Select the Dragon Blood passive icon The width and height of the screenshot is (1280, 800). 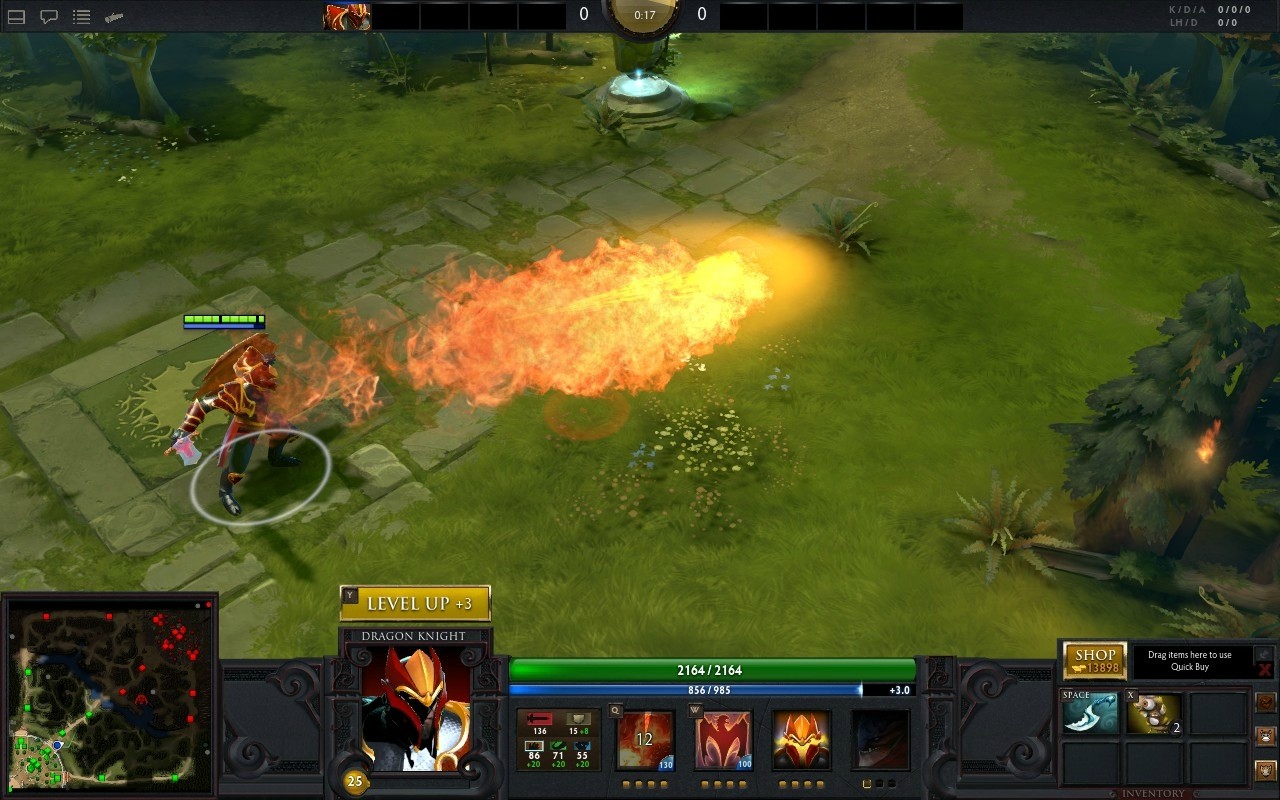[801, 740]
